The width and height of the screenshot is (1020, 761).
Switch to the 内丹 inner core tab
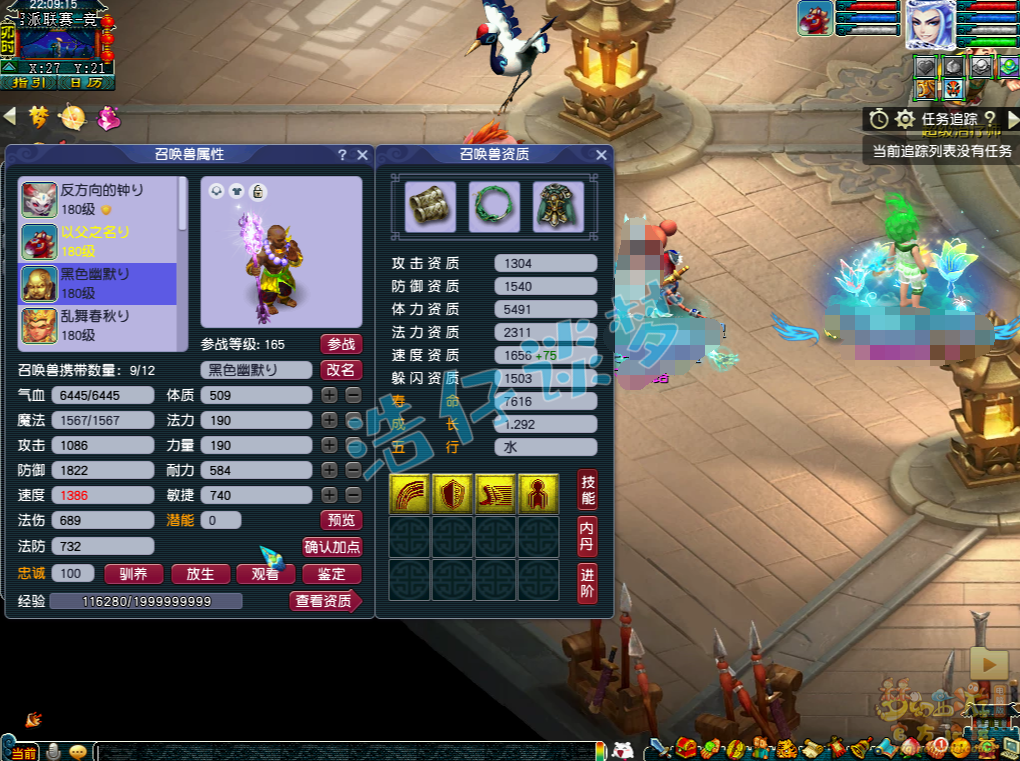tap(588, 537)
